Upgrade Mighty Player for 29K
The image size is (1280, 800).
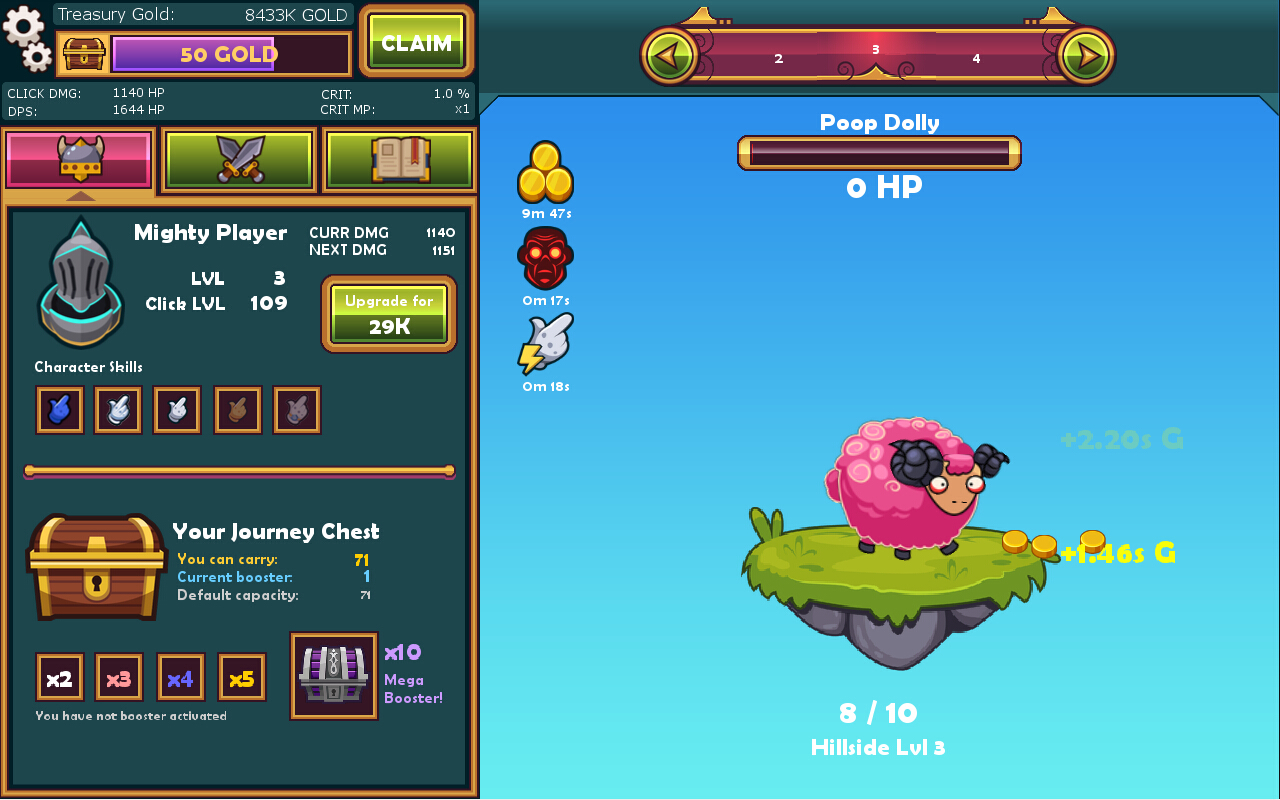389,314
